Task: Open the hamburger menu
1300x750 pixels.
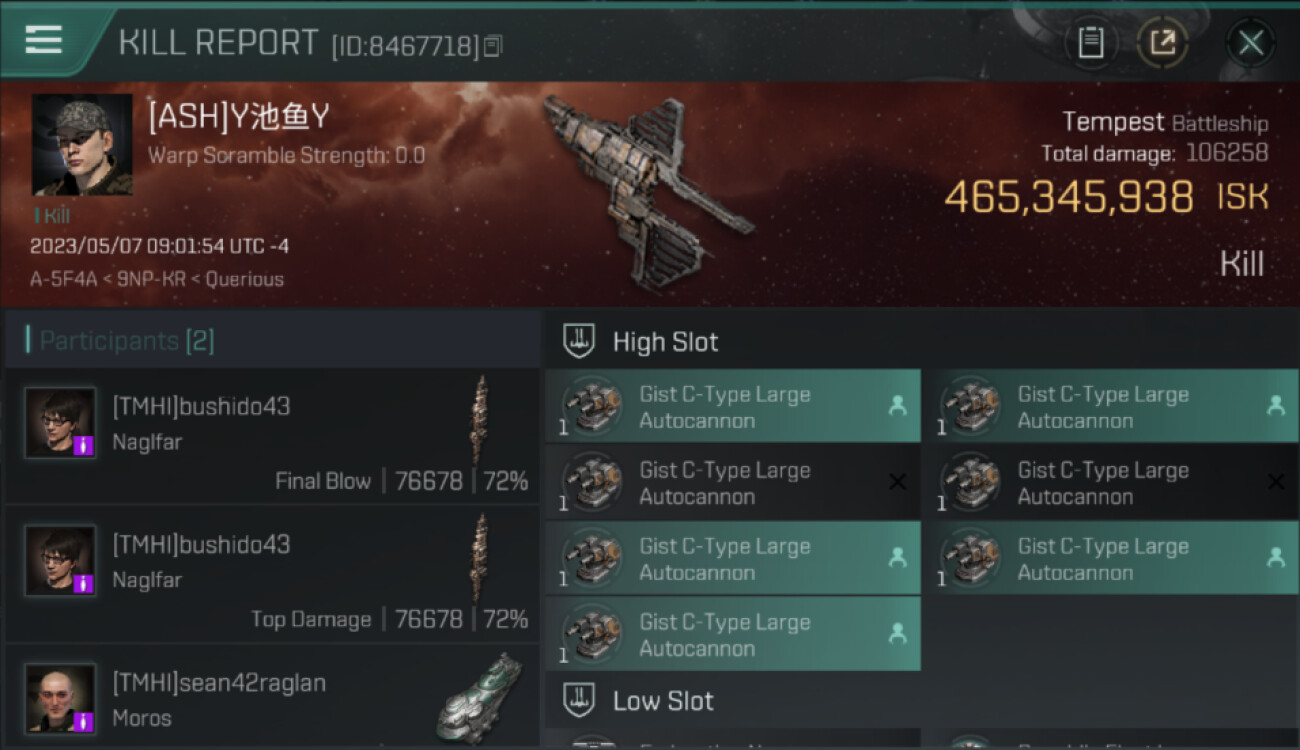Action: (44, 40)
